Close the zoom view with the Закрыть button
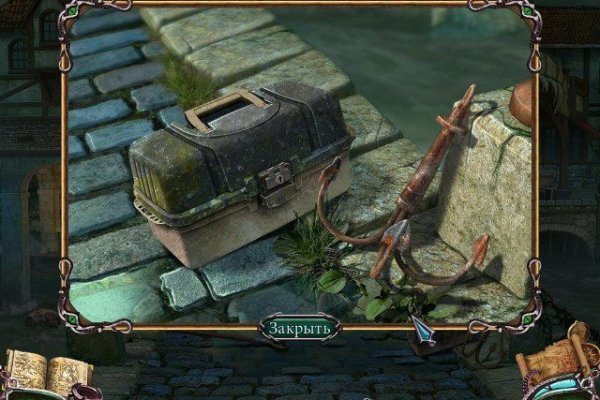This screenshot has width=600, height=400. [x=299, y=328]
